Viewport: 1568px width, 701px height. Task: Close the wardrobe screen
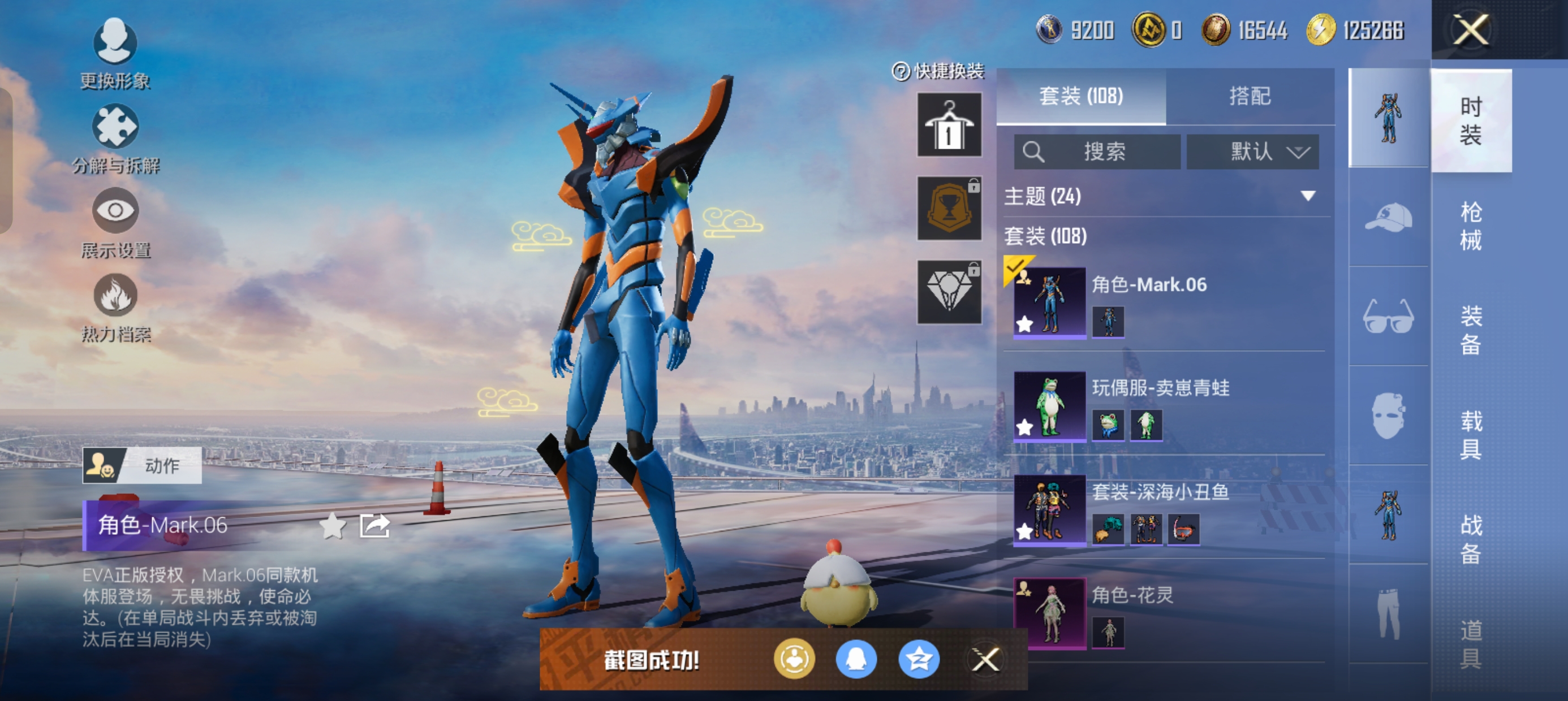coord(1470,30)
